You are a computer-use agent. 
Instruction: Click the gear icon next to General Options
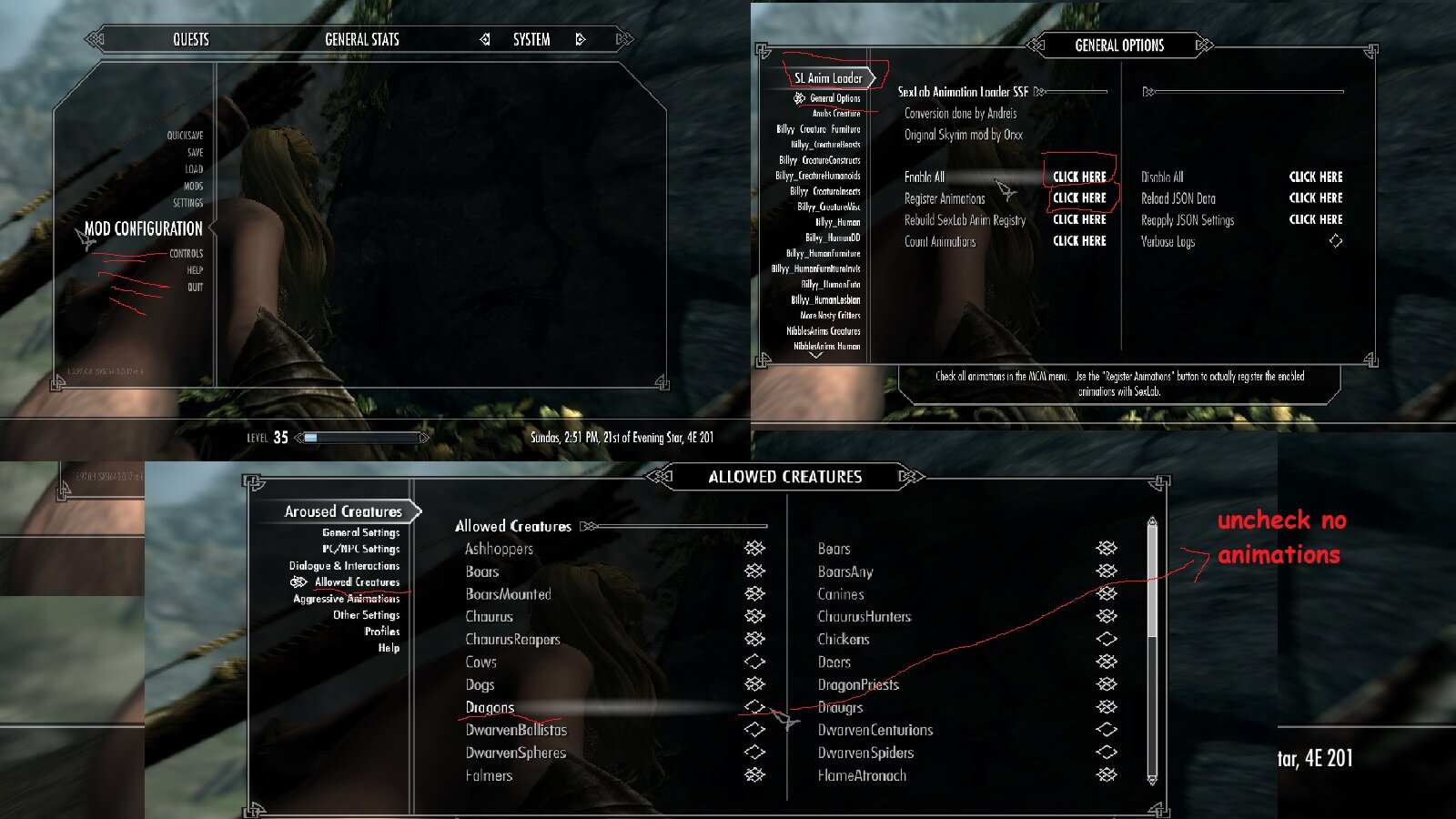800,98
